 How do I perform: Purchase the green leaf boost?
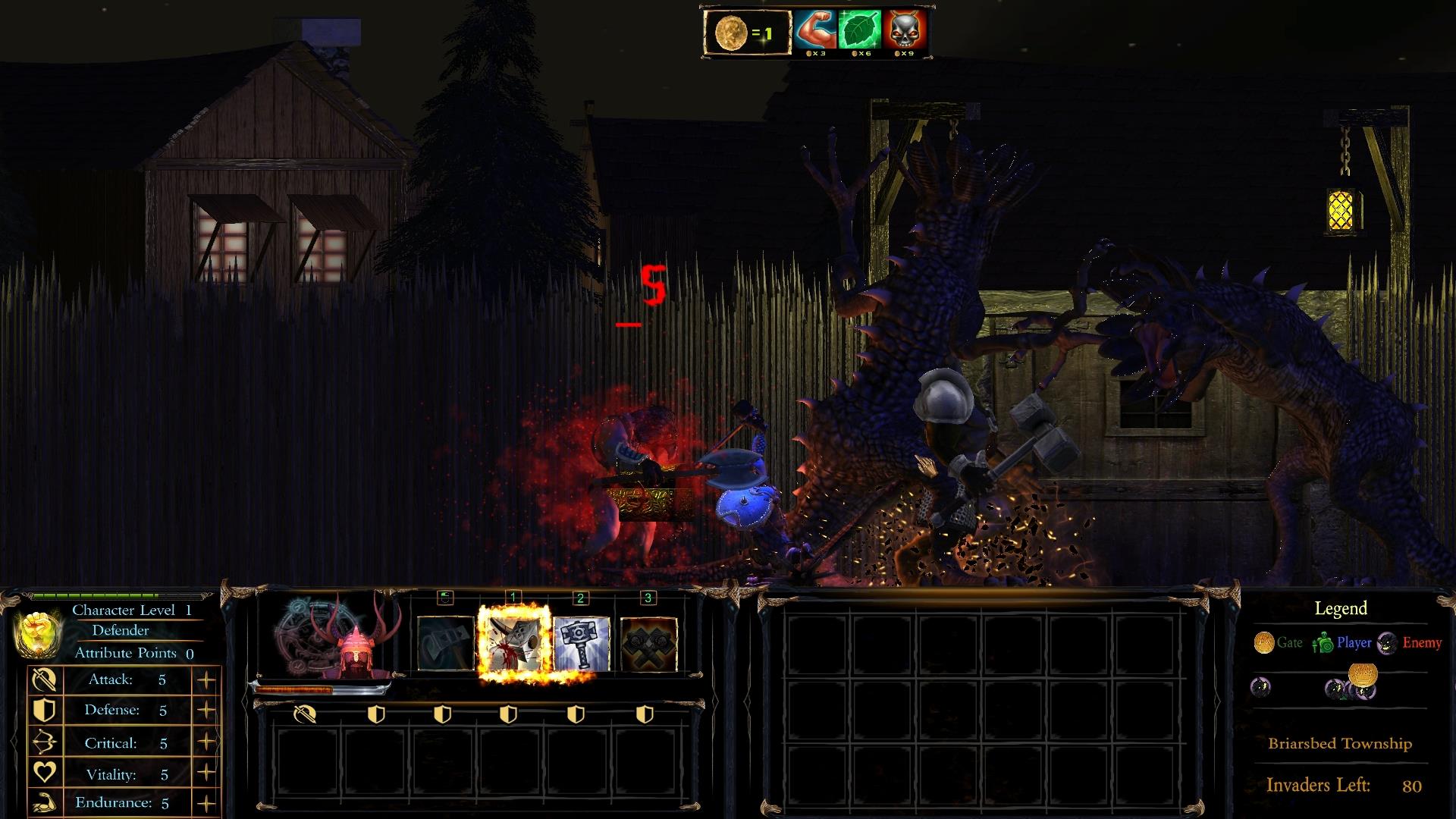[860, 31]
